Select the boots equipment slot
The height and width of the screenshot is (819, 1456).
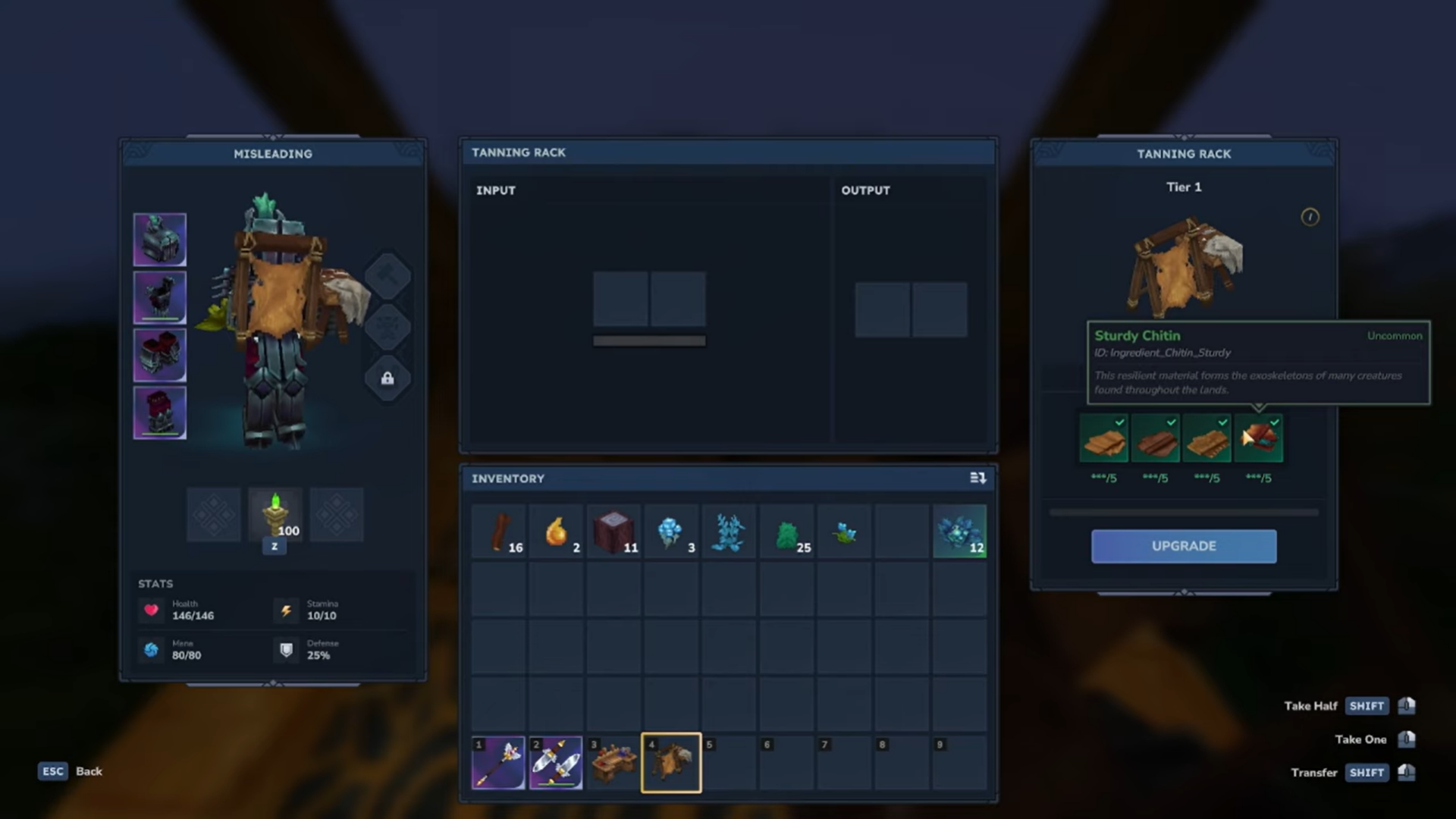click(x=160, y=413)
